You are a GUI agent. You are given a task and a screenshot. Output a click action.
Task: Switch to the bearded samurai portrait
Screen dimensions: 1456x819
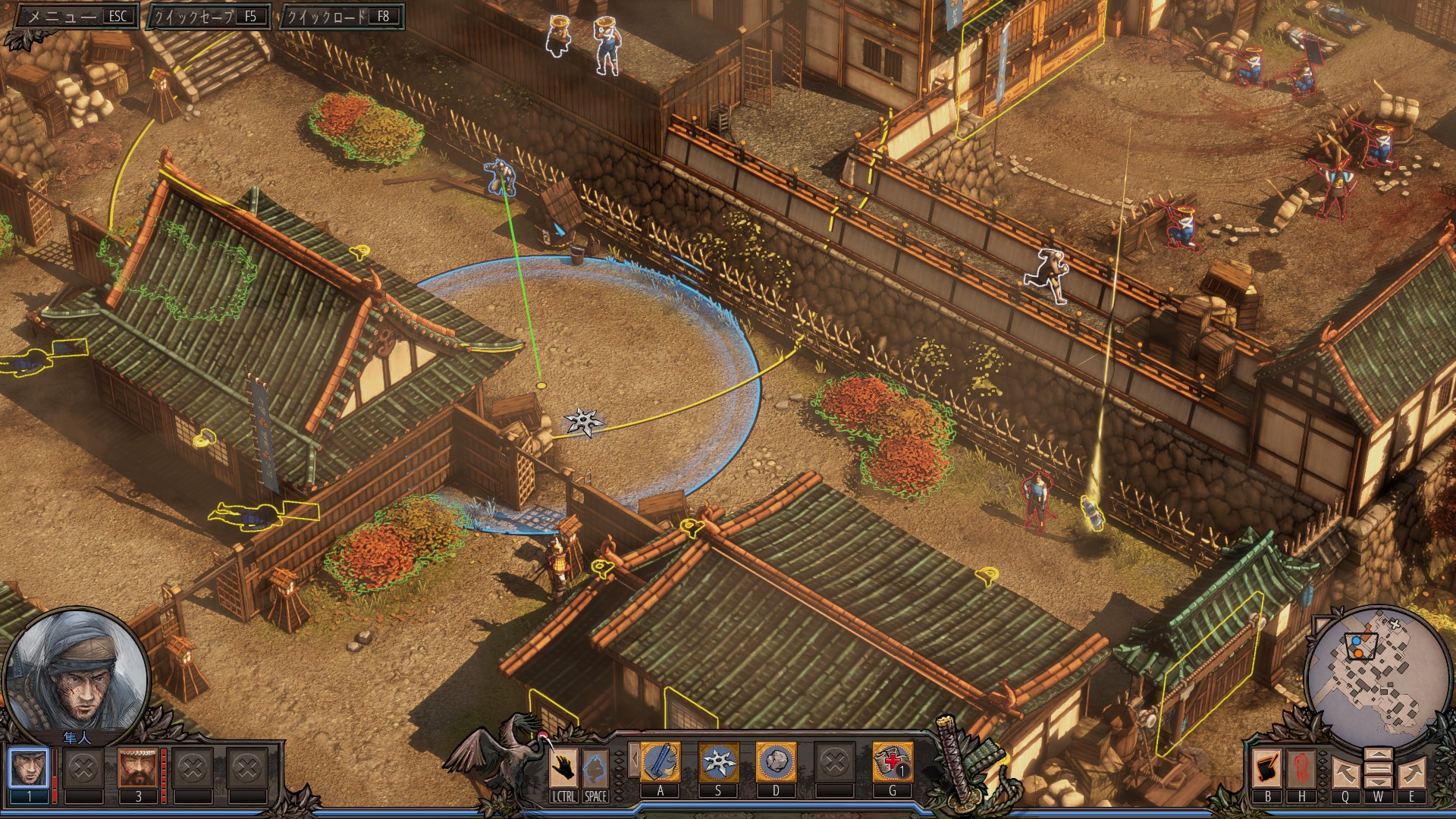(x=137, y=769)
